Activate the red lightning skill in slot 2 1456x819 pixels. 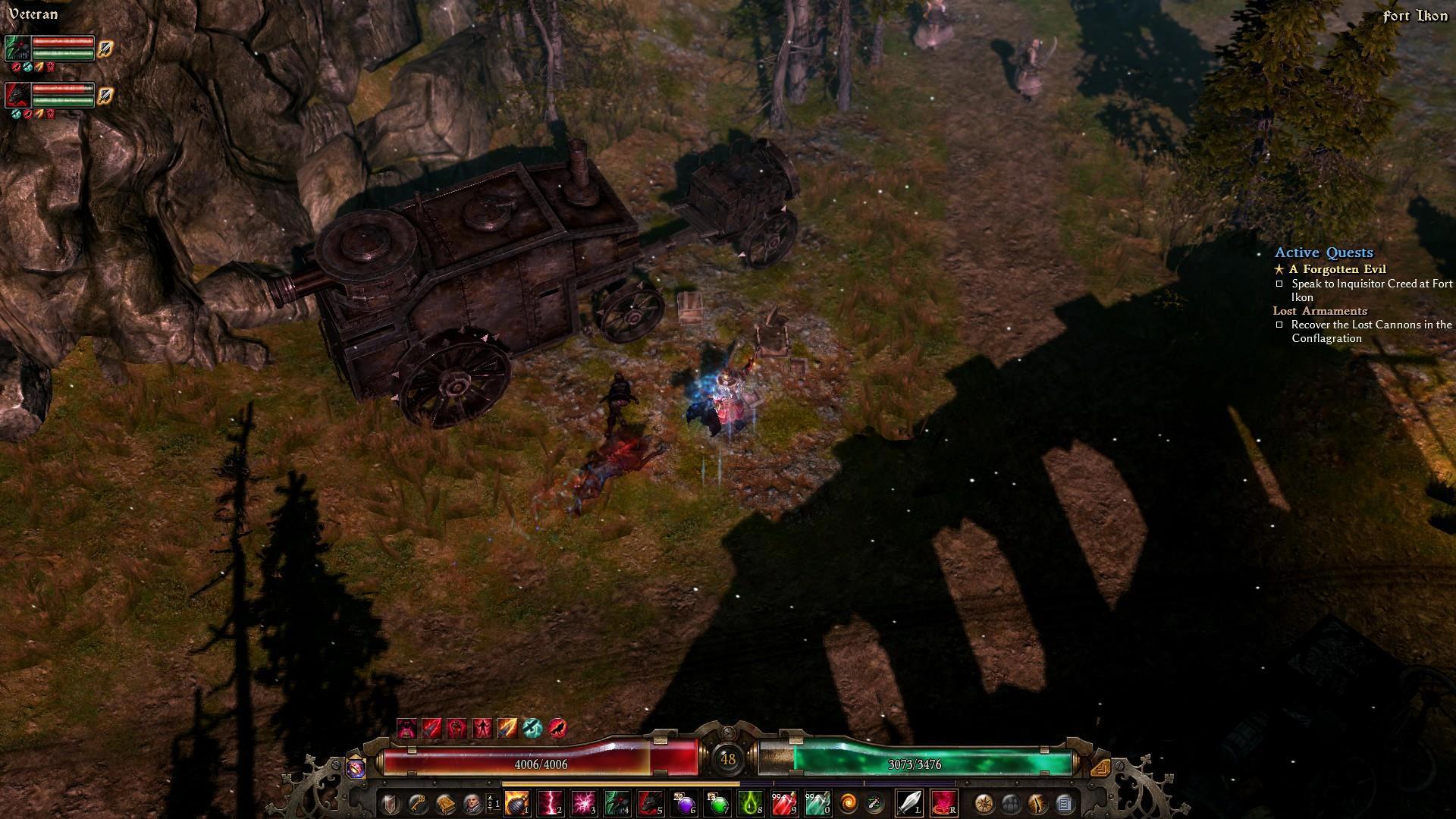[x=551, y=802]
